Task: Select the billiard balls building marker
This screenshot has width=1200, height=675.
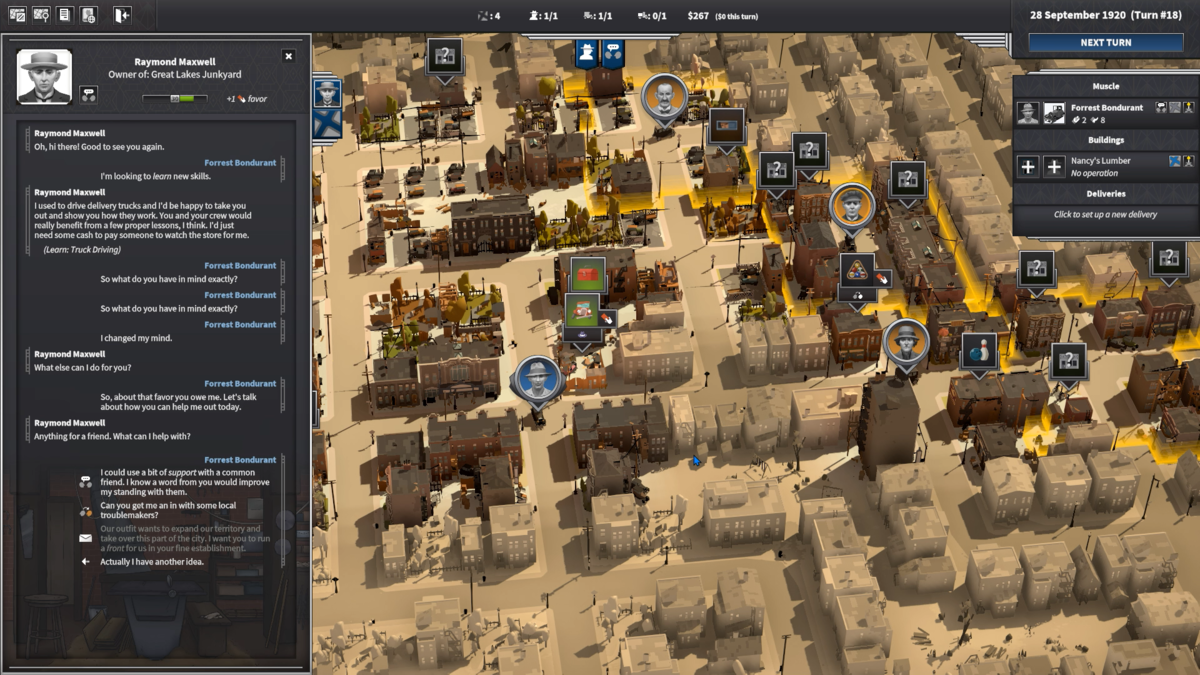Action: (x=857, y=270)
